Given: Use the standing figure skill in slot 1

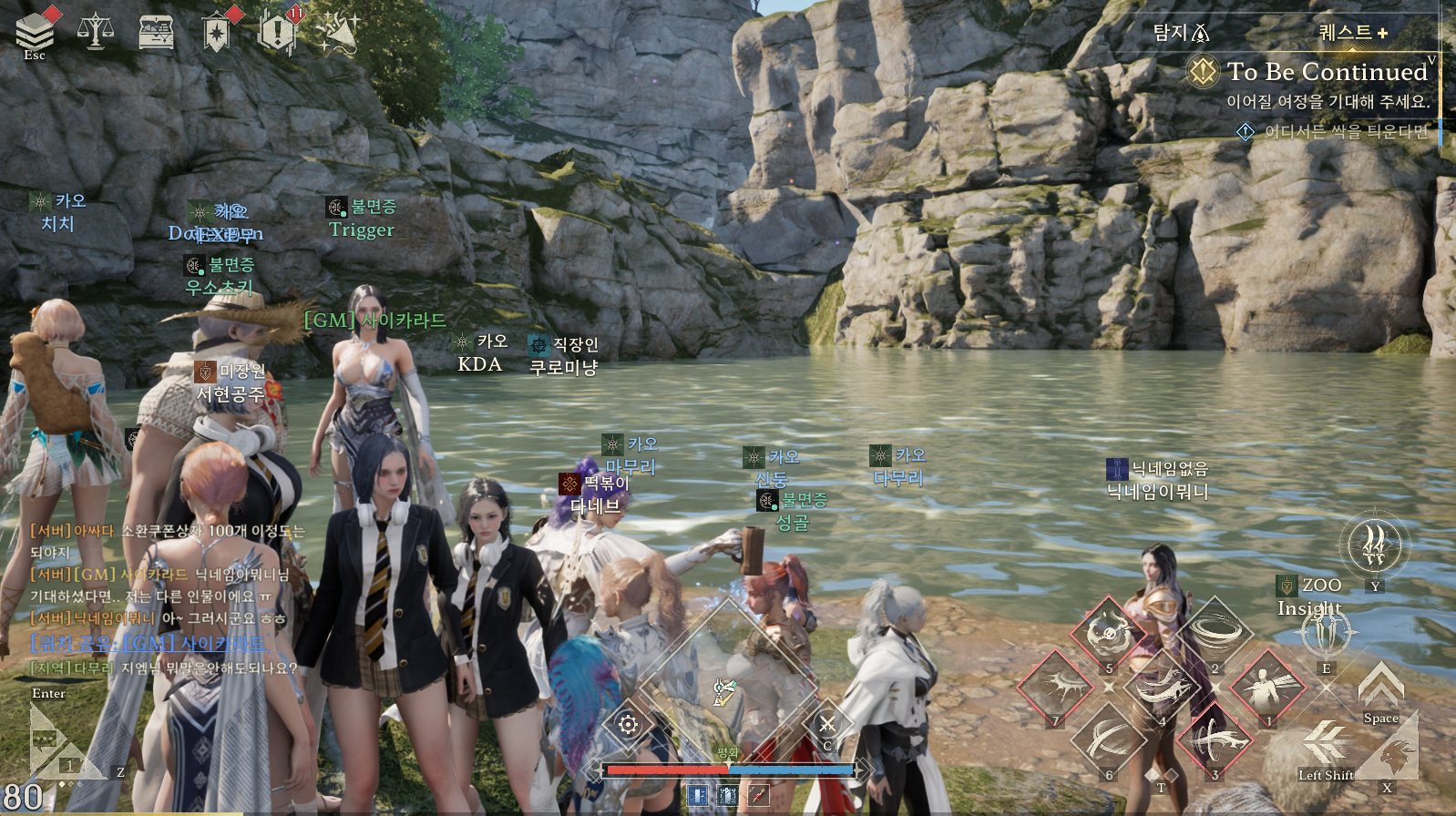Looking at the screenshot, I should point(1266,686).
